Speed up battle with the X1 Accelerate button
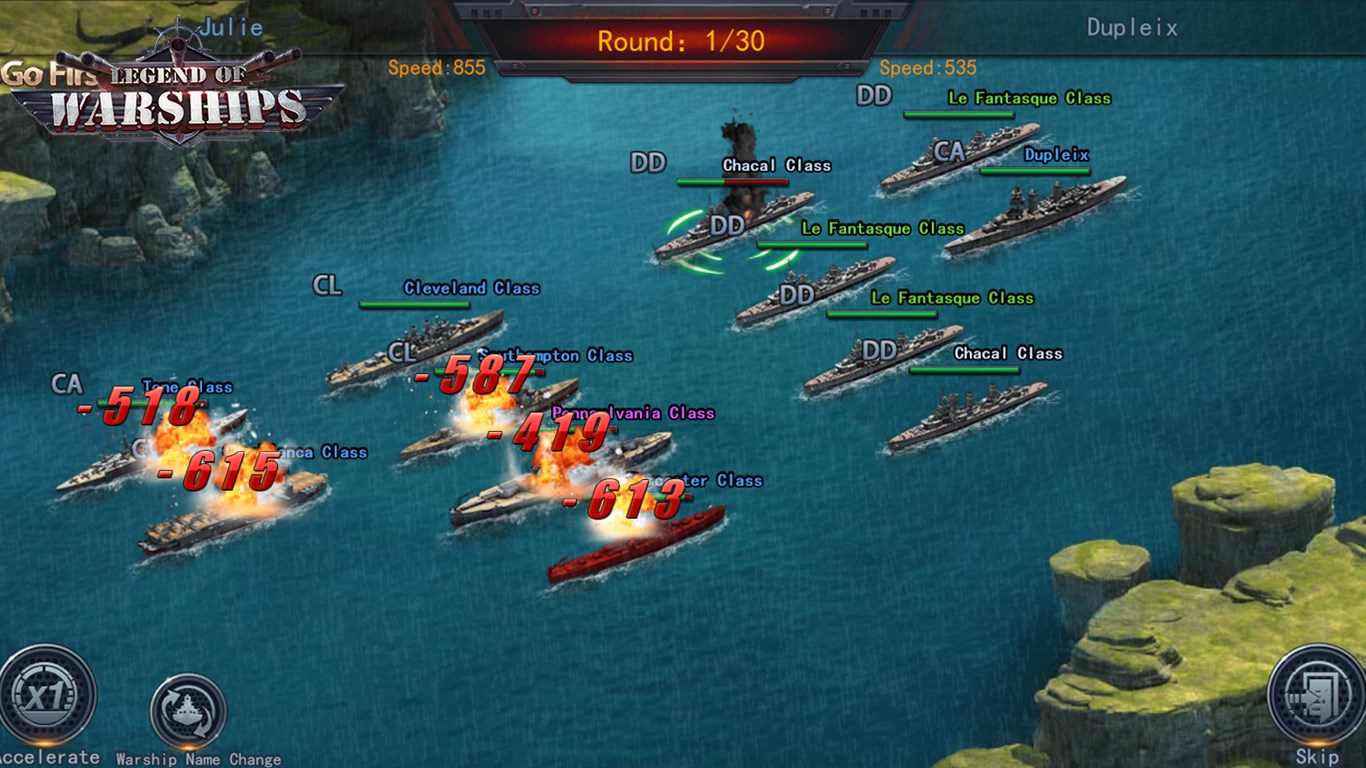Image resolution: width=1366 pixels, height=768 pixels. click(47, 696)
